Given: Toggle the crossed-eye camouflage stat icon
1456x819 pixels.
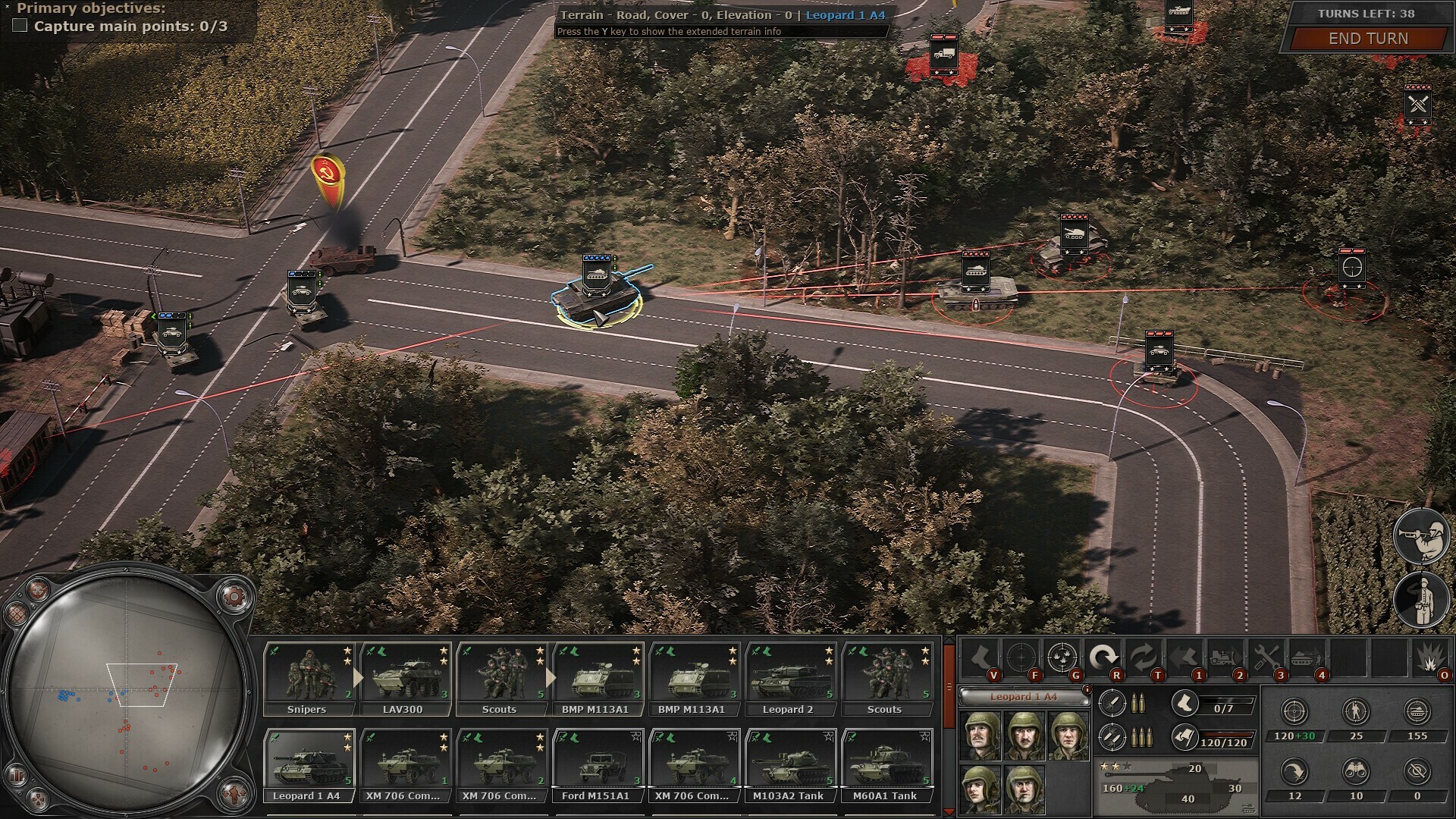Looking at the screenshot, I should pos(1417,770).
